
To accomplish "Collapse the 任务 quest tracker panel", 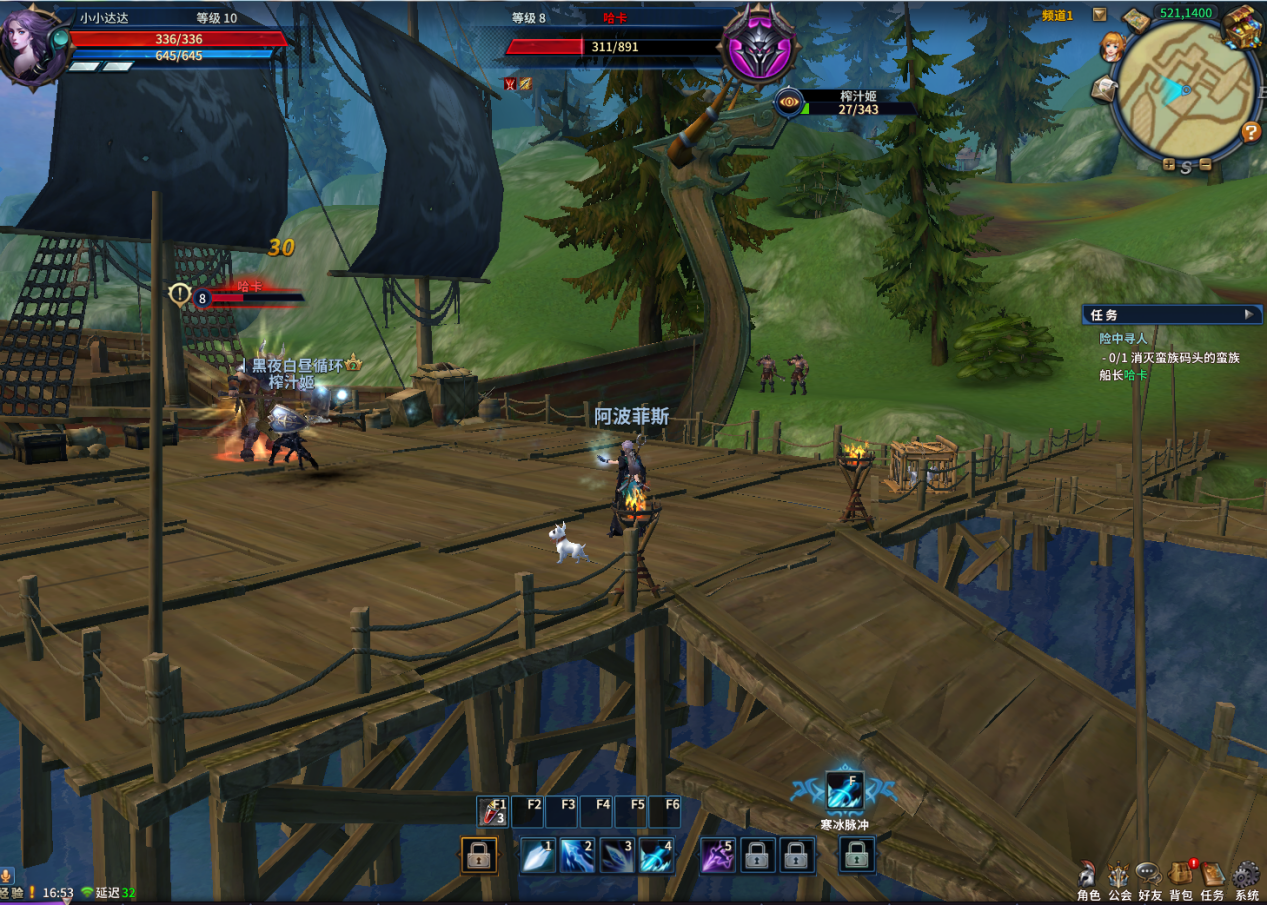I will pos(1248,314).
